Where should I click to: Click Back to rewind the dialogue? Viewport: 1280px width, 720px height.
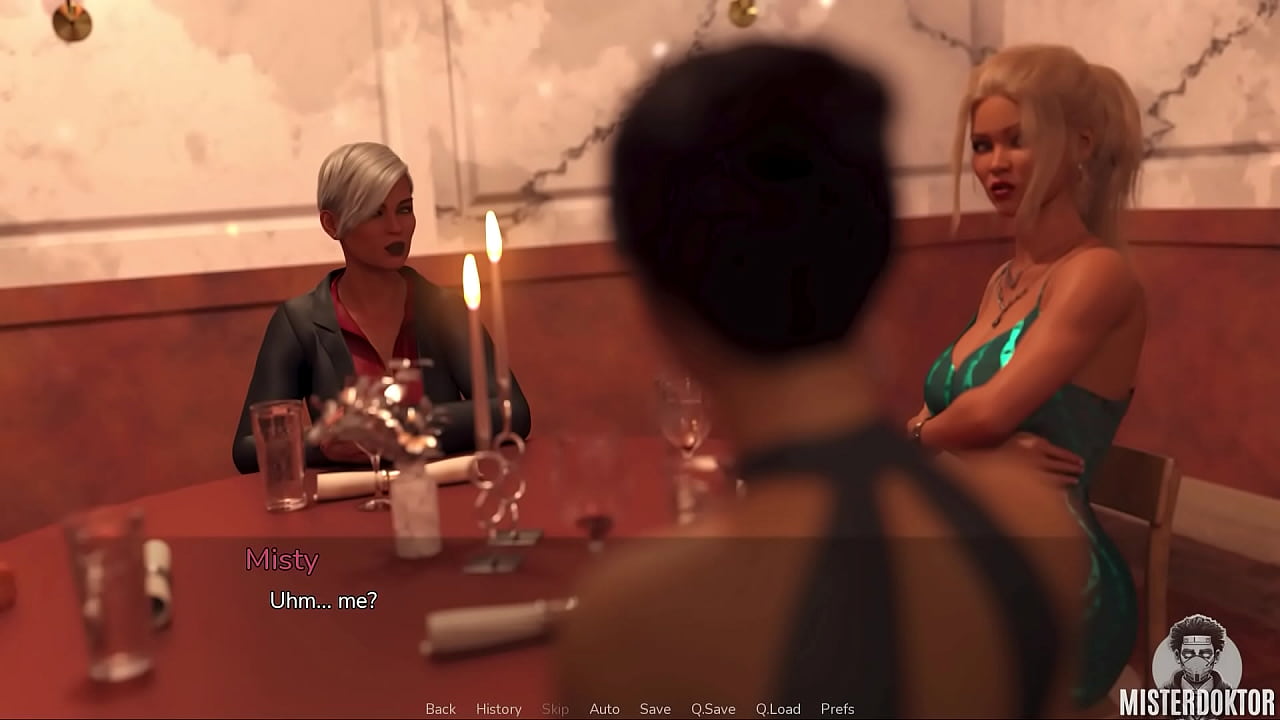click(x=440, y=708)
